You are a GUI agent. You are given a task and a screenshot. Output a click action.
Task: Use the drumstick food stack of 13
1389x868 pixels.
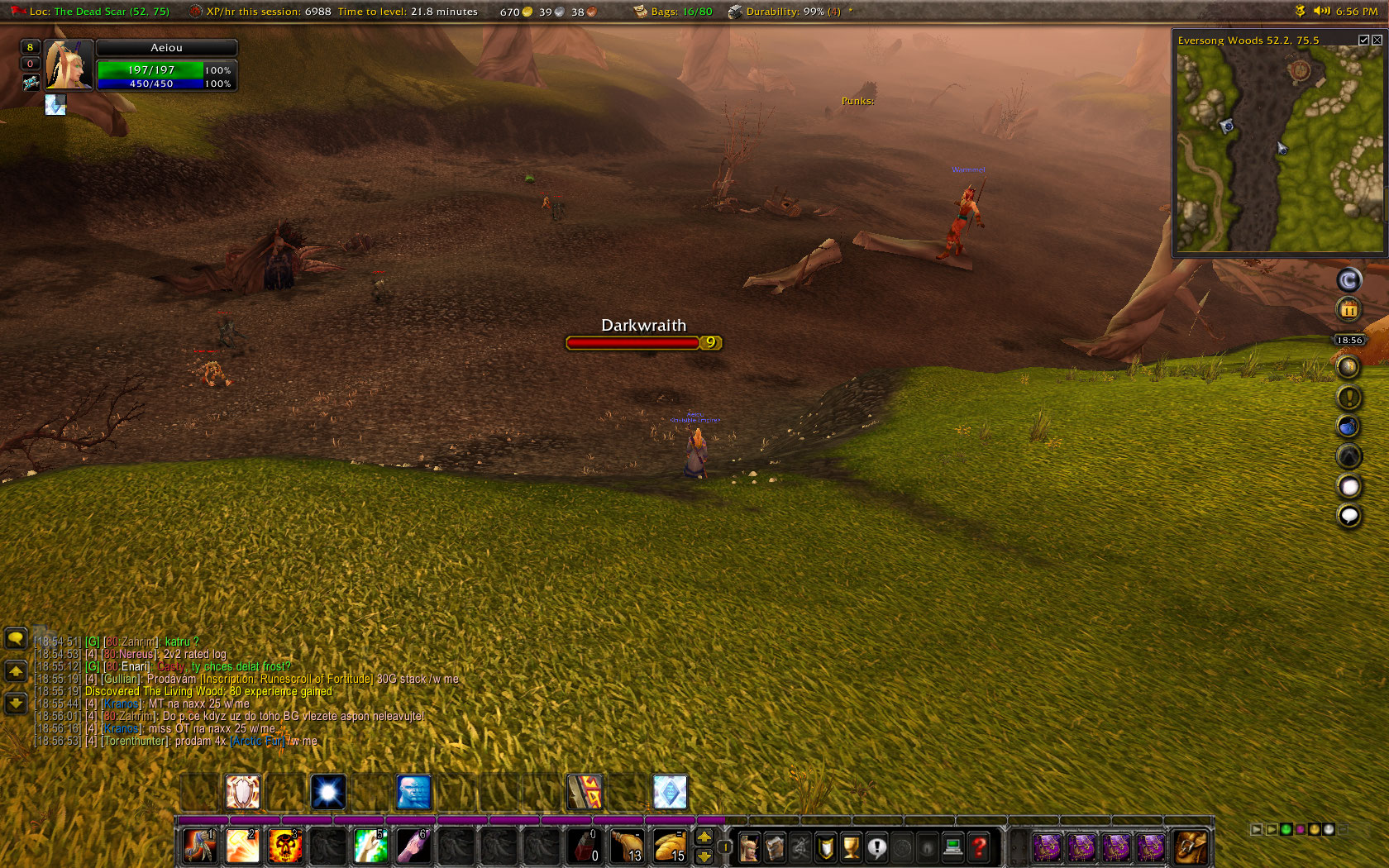click(x=627, y=847)
